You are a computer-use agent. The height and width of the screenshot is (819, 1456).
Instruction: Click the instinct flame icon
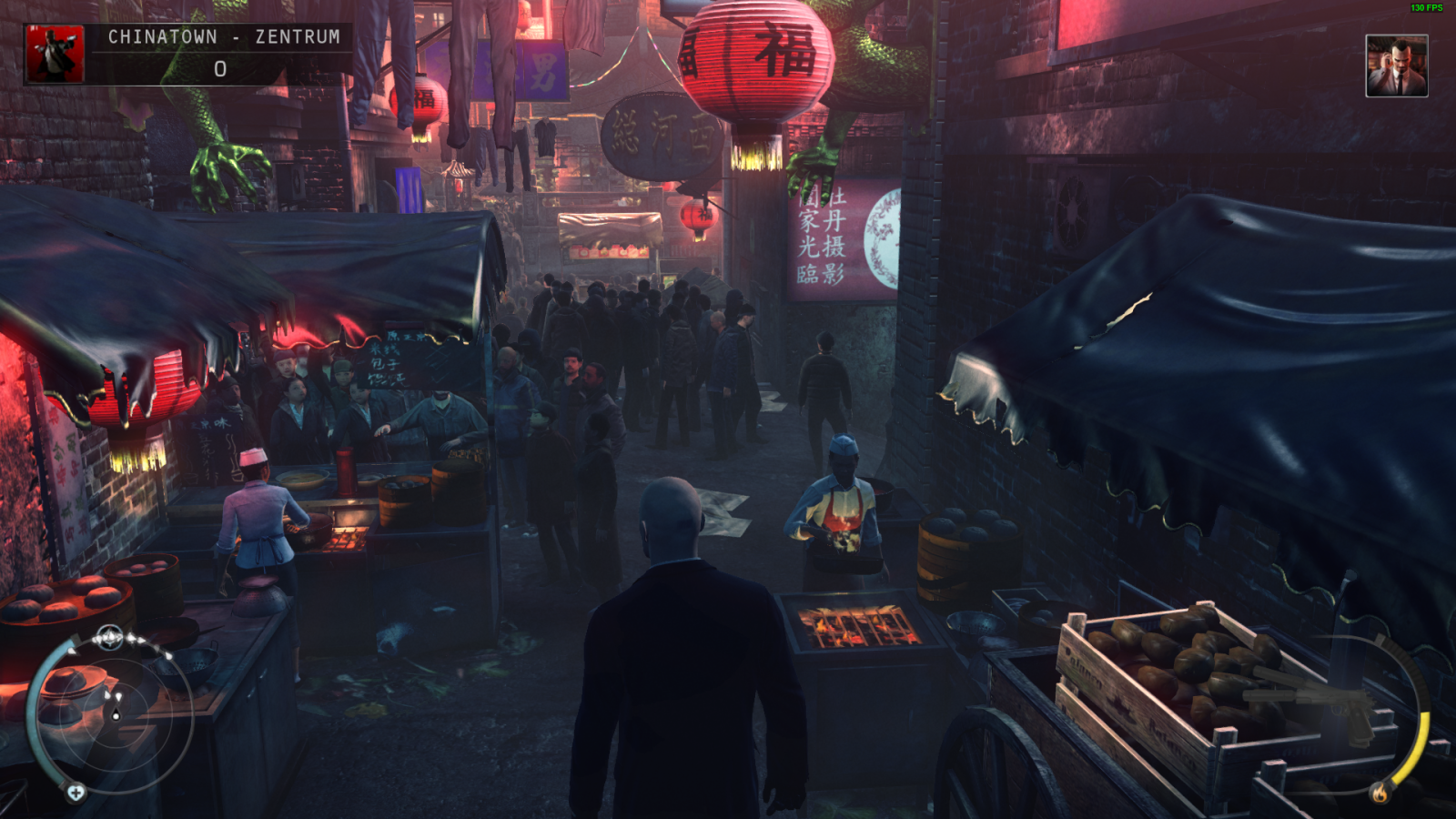coord(1380,793)
